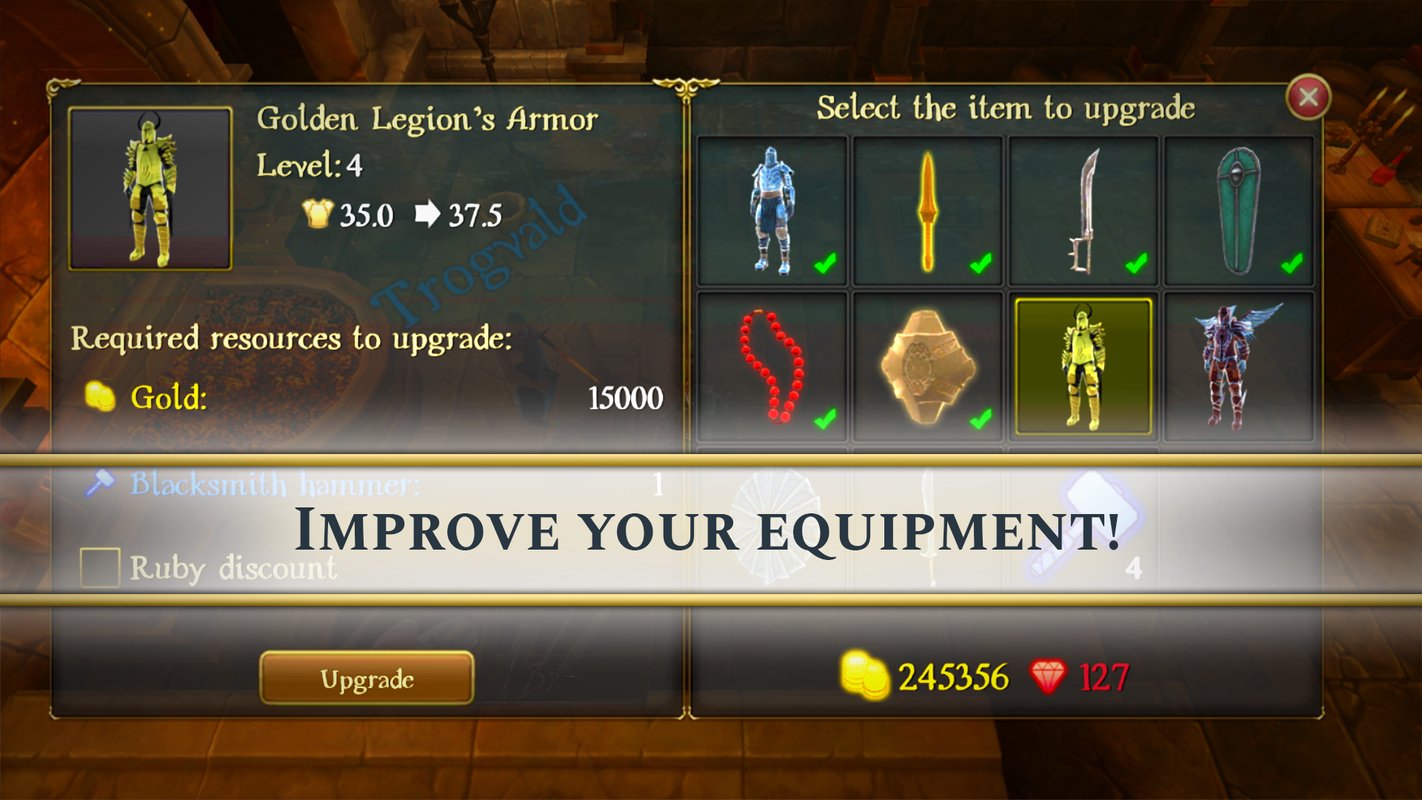The height and width of the screenshot is (800, 1422).
Task: Select the curved silver sword
Action: [x=1084, y=211]
